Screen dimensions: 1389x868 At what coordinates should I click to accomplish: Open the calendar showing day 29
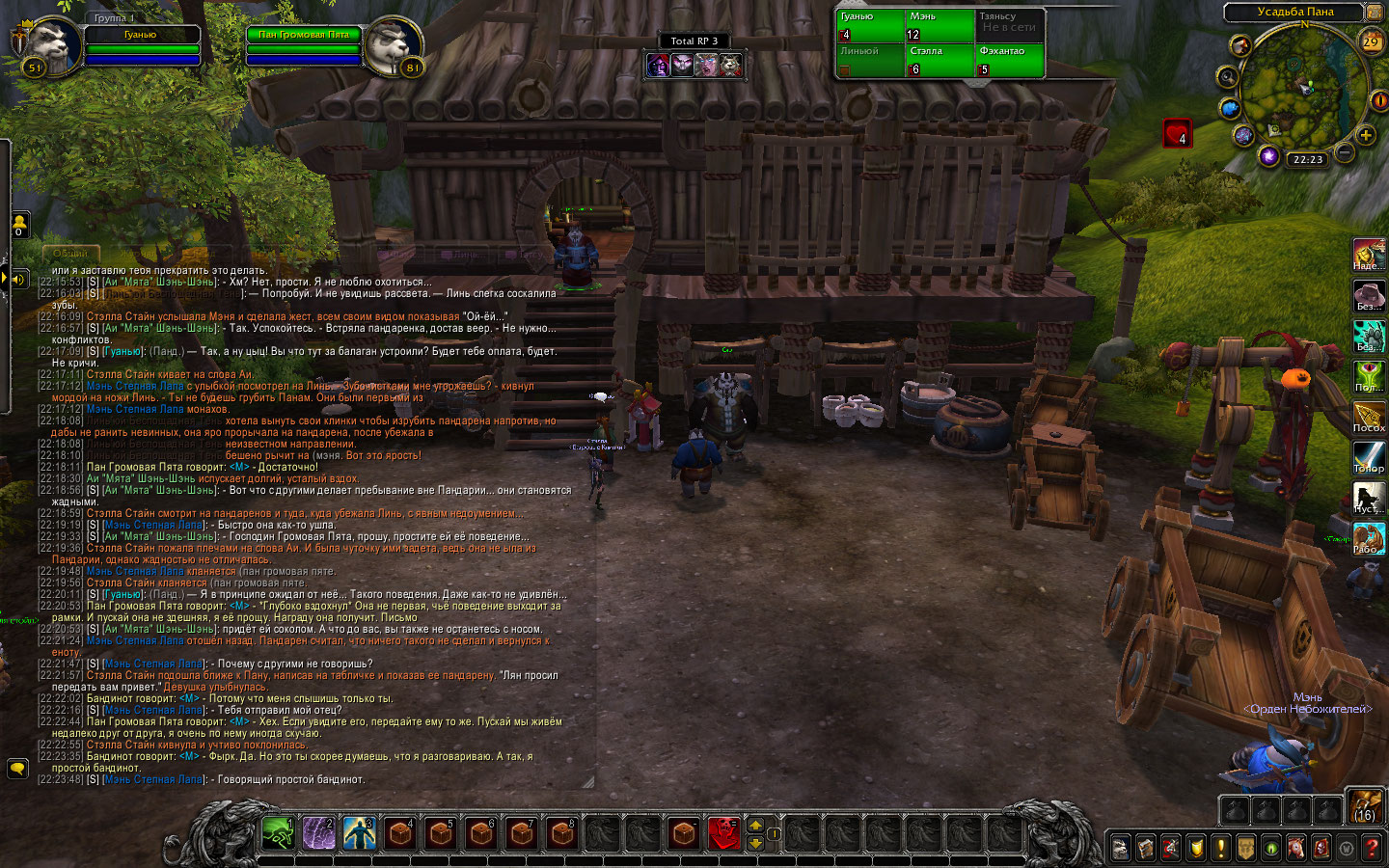point(1371,41)
